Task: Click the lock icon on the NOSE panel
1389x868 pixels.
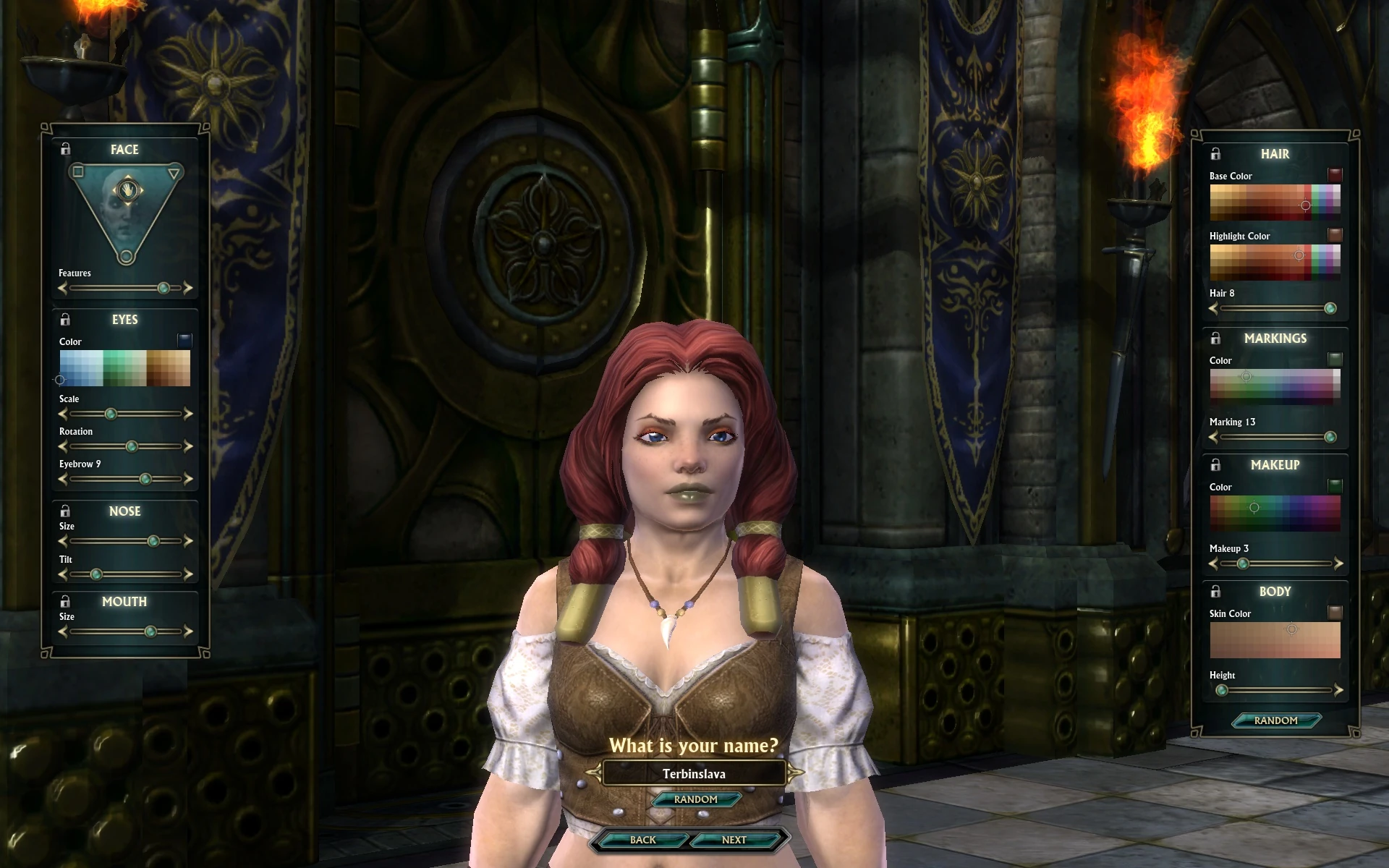Action: pos(66,510)
